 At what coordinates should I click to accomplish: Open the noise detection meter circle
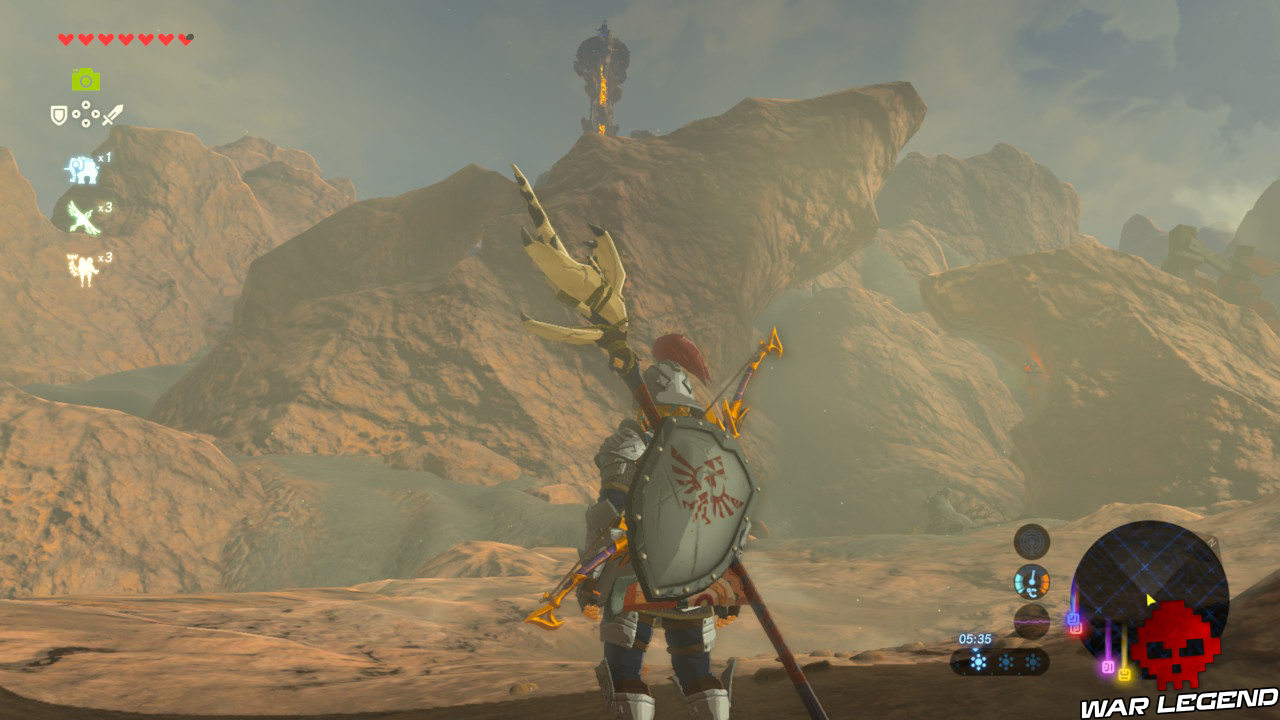pos(1032,622)
